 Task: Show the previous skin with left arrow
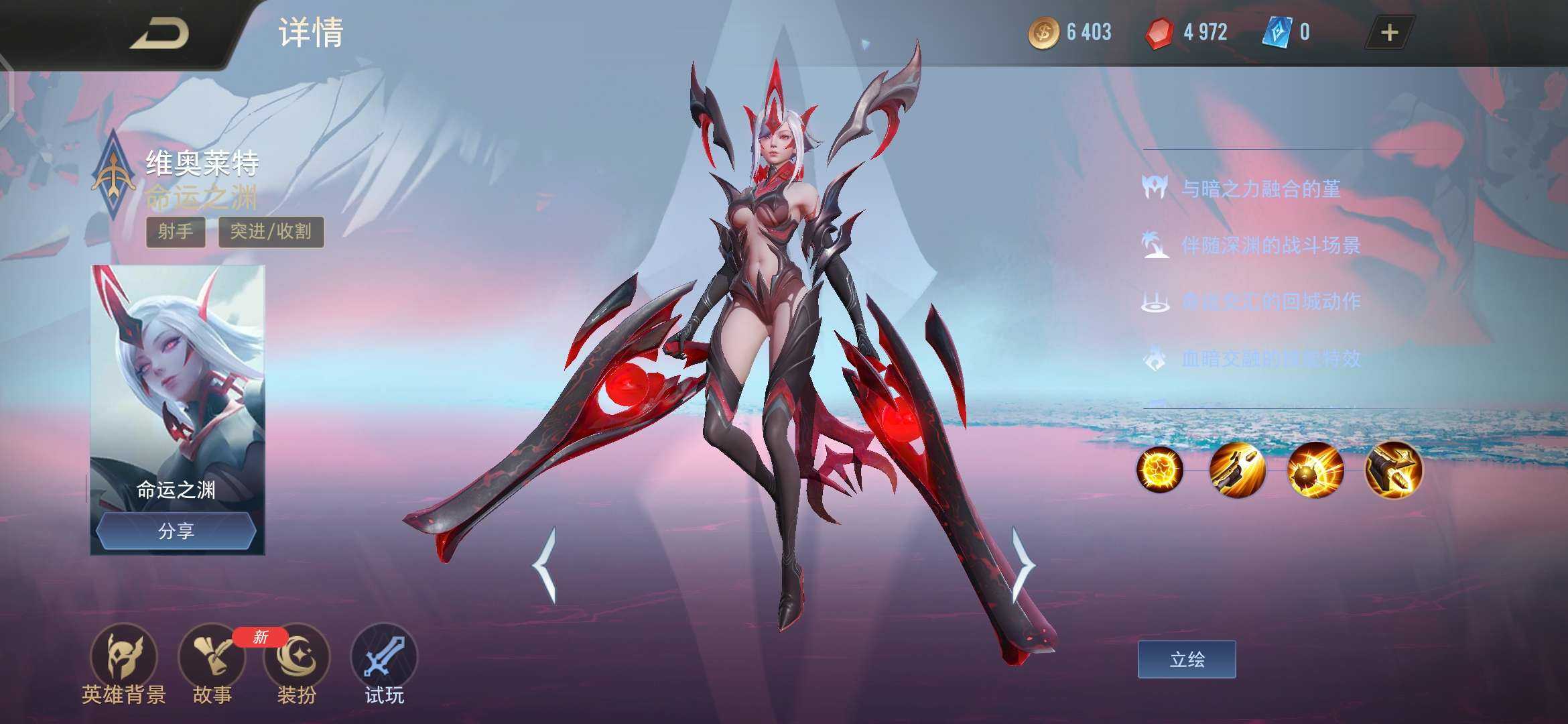click(x=545, y=565)
